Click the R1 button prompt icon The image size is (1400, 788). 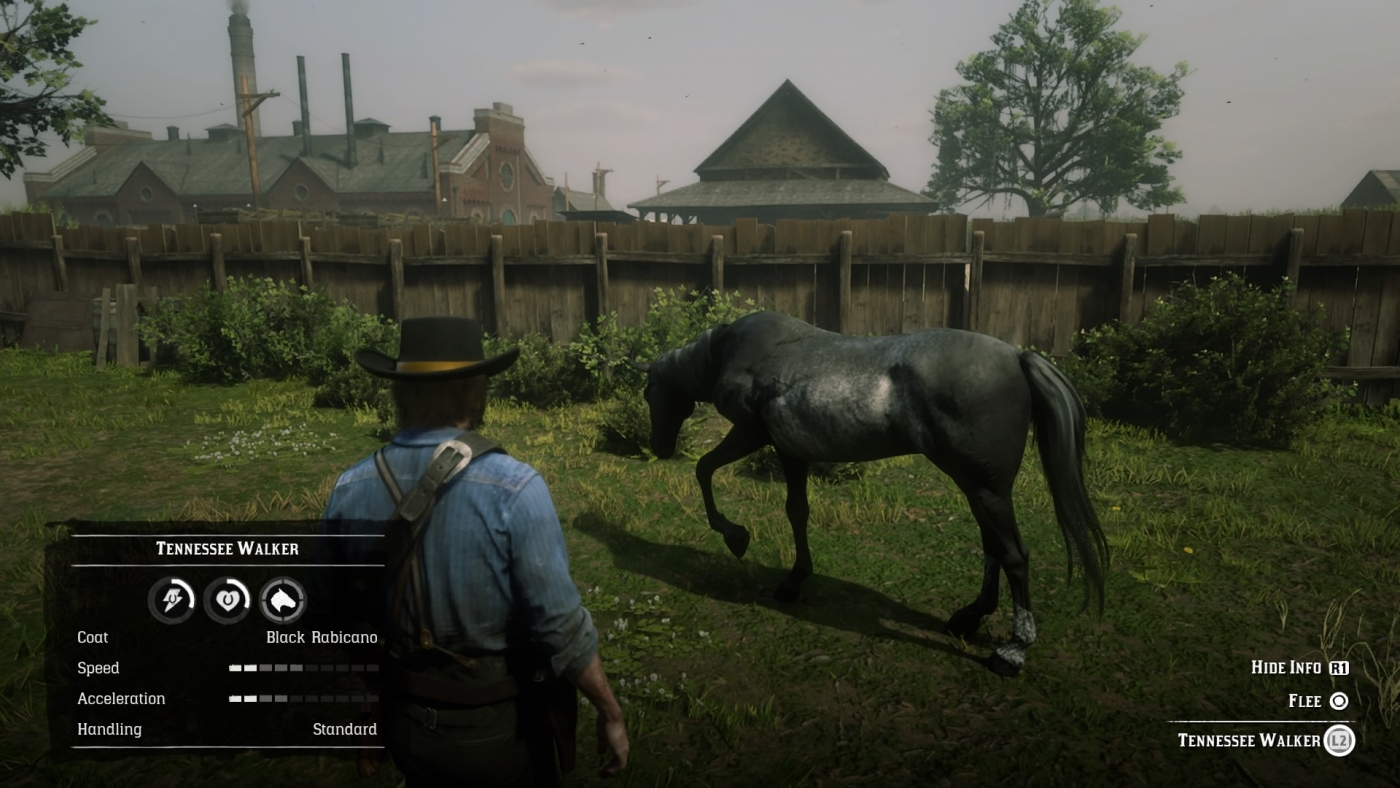tap(1338, 668)
